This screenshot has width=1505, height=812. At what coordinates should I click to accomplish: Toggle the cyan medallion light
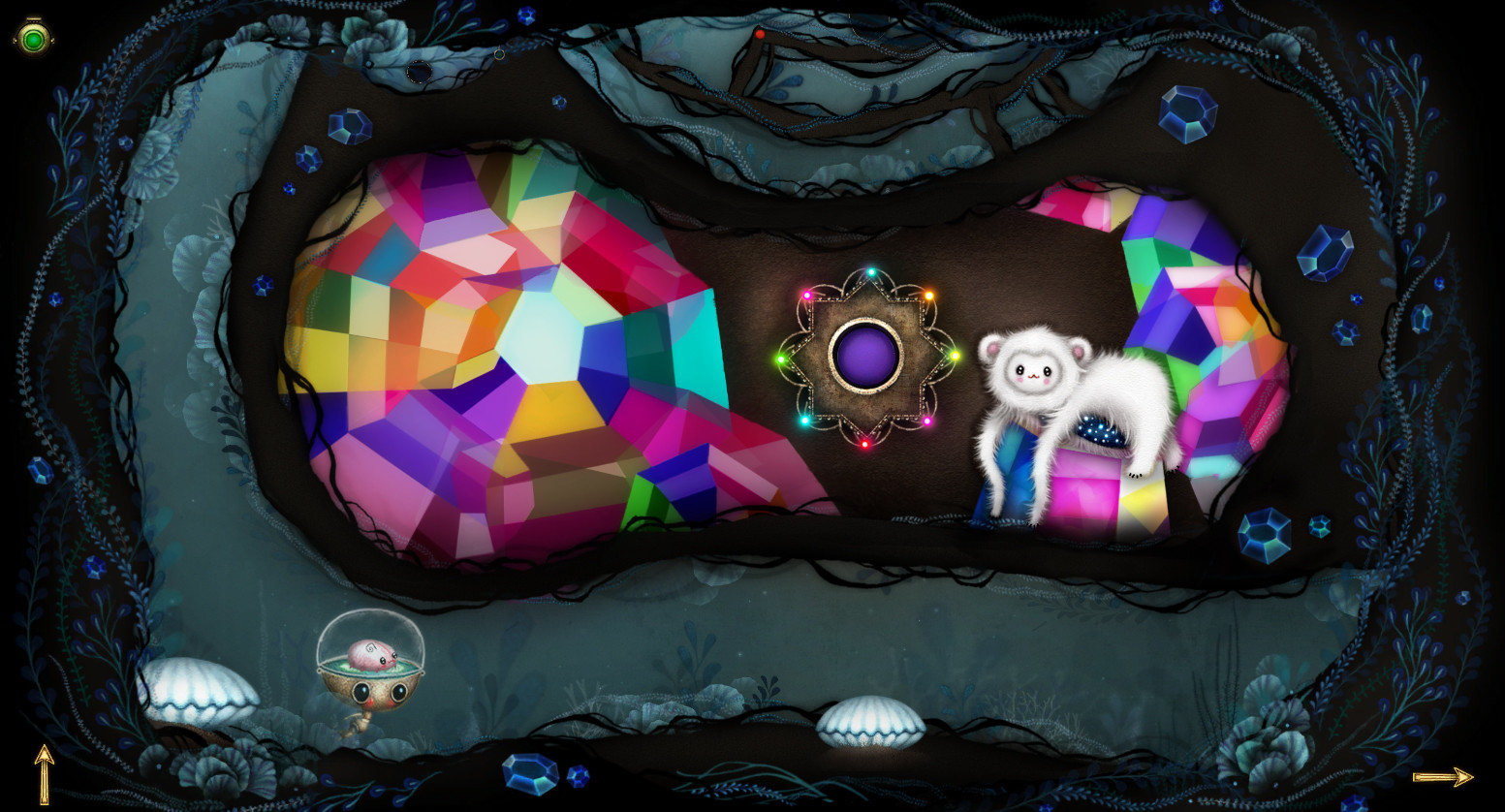pos(805,421)
